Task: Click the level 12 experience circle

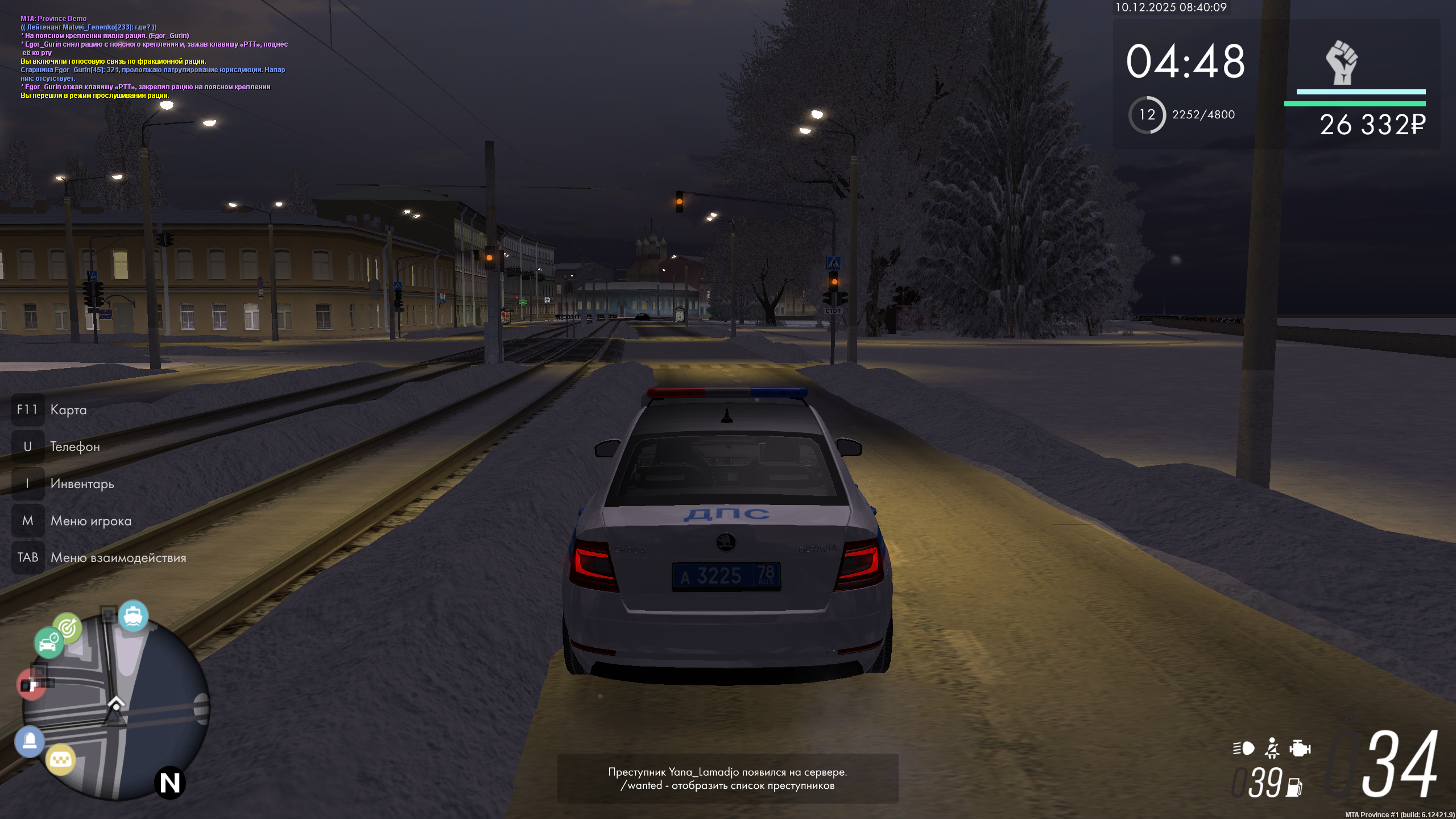Action: [x=1147, y=115]
